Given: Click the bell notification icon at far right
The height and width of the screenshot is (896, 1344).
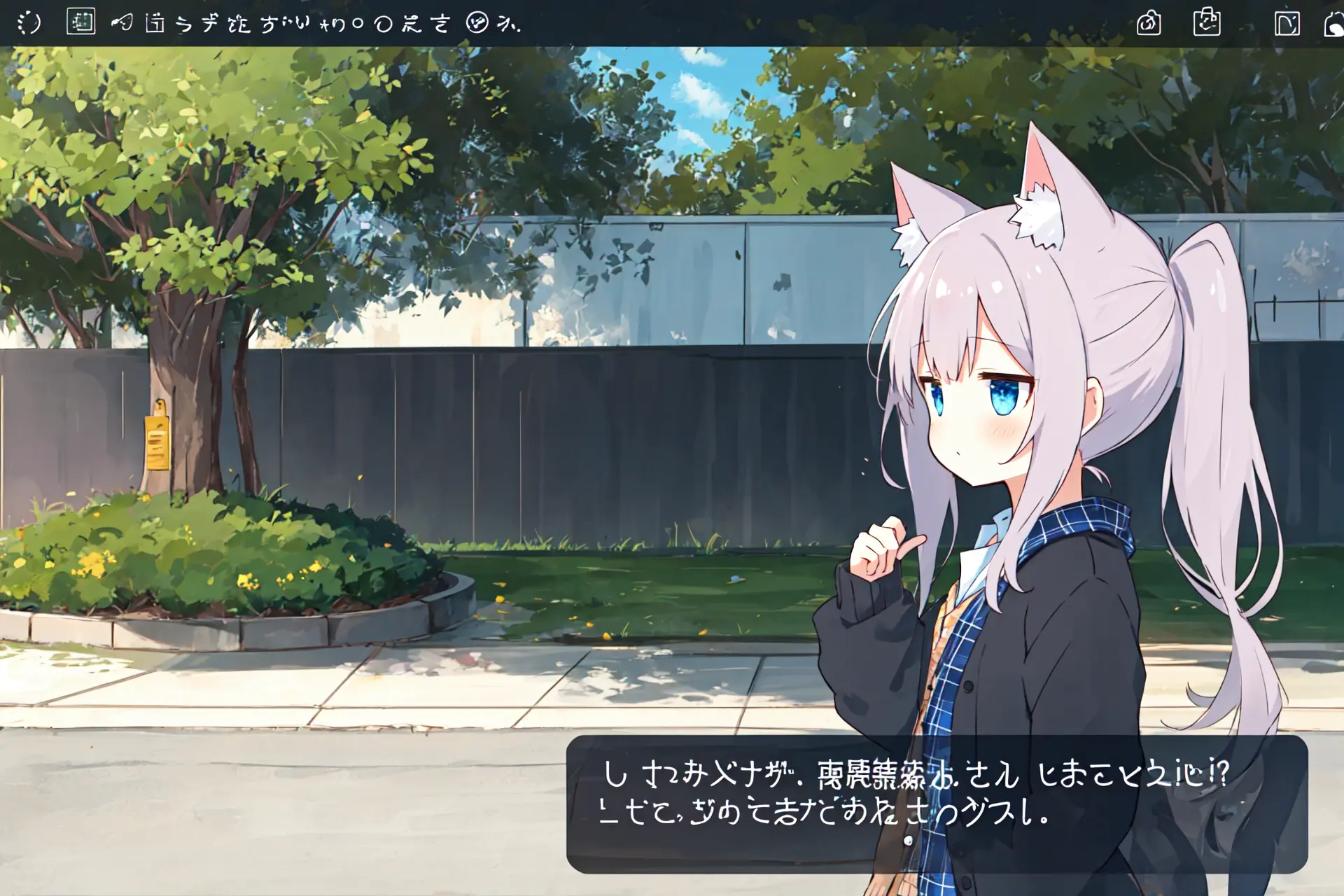Looking at the screenshot, I should point(1336,23).
